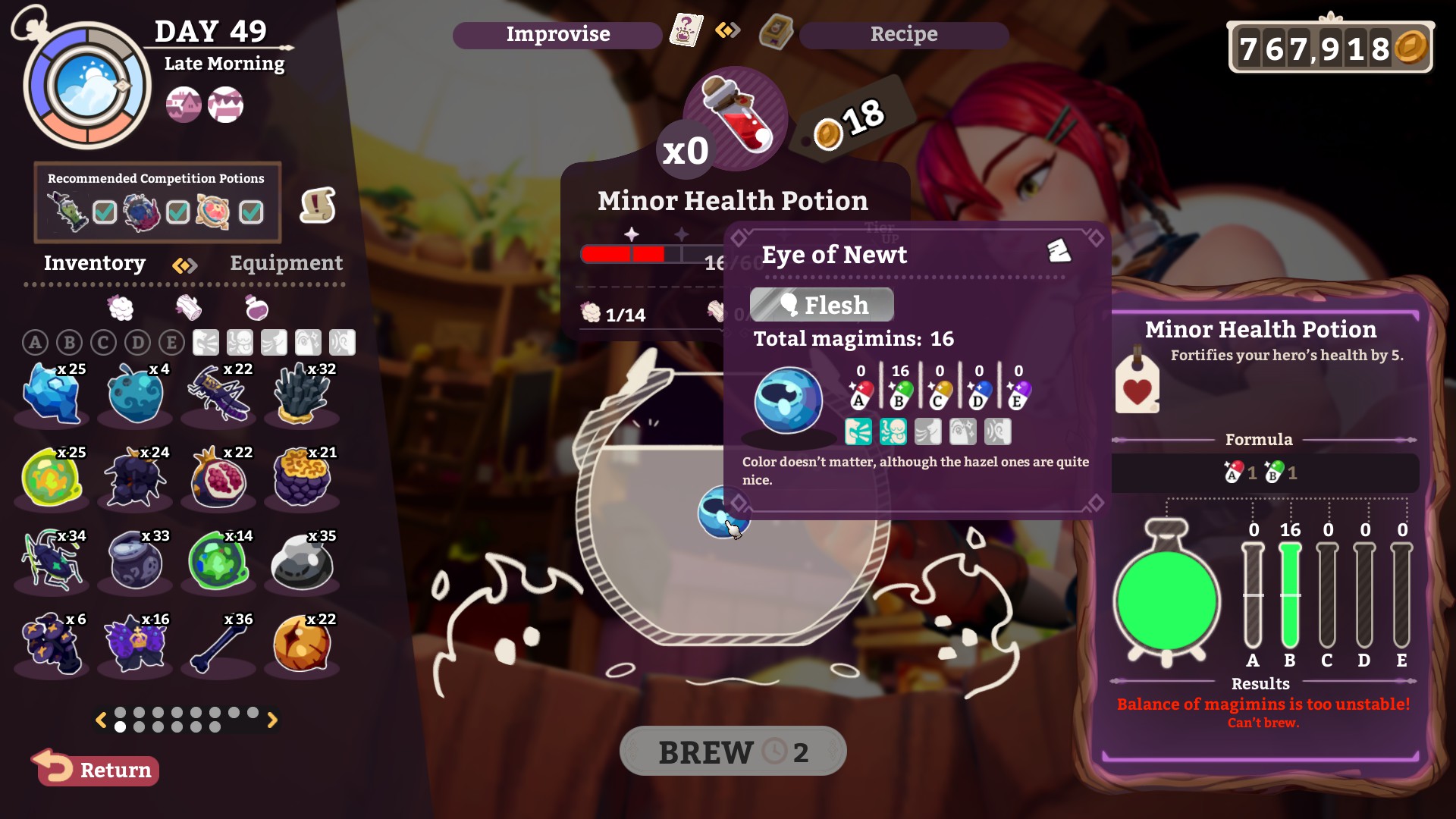1456x819 pixels.
Task: Choose the dark cauldron ingredient x33
Action: [136, 561]
